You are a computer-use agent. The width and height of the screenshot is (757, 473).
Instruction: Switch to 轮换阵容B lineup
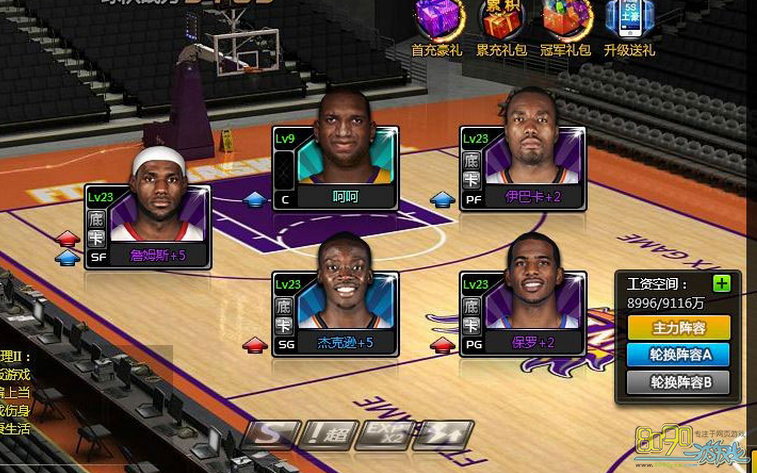(x=679, y=381)
